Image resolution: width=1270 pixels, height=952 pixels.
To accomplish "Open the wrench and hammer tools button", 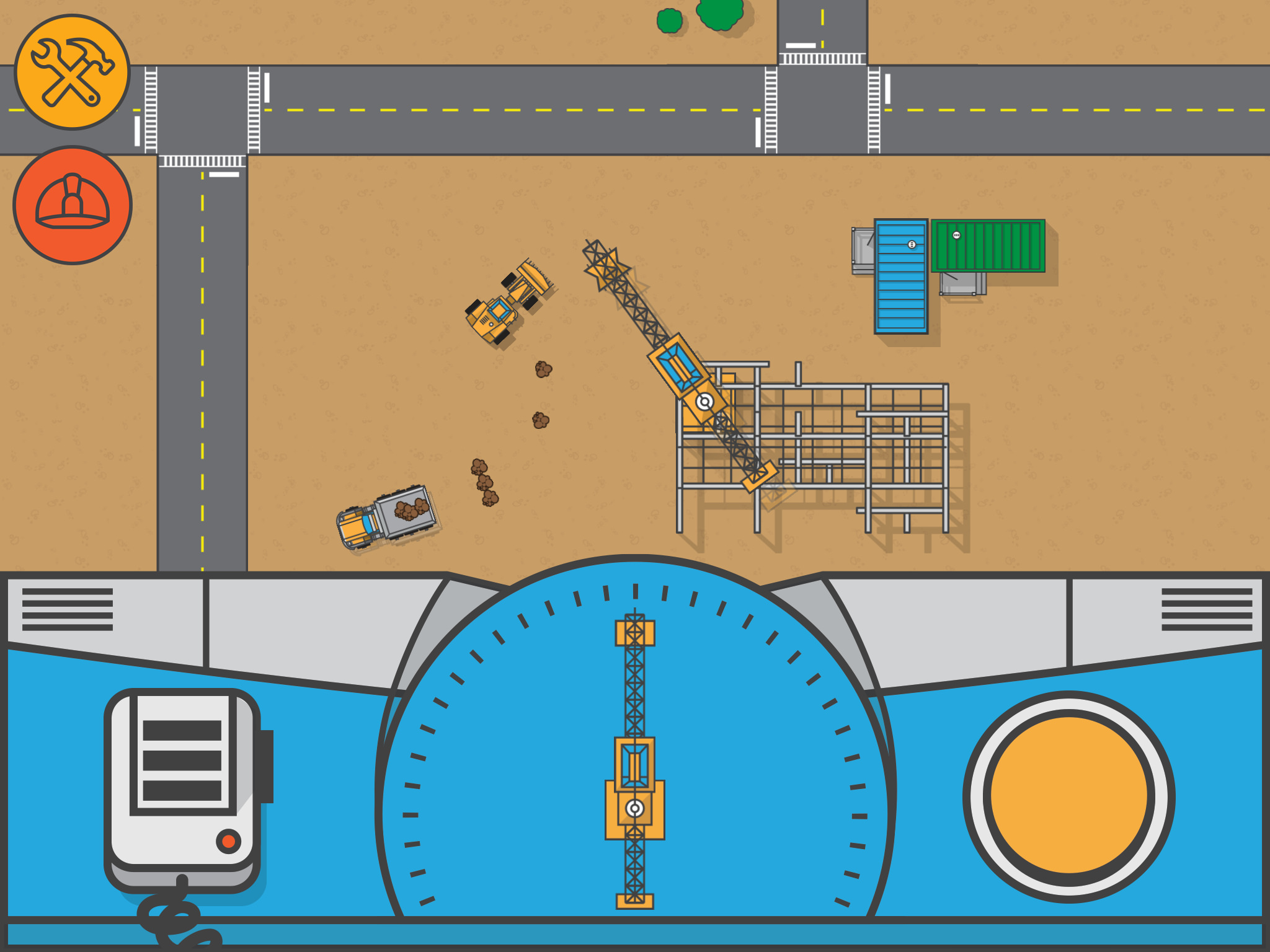I will (73, 73).
